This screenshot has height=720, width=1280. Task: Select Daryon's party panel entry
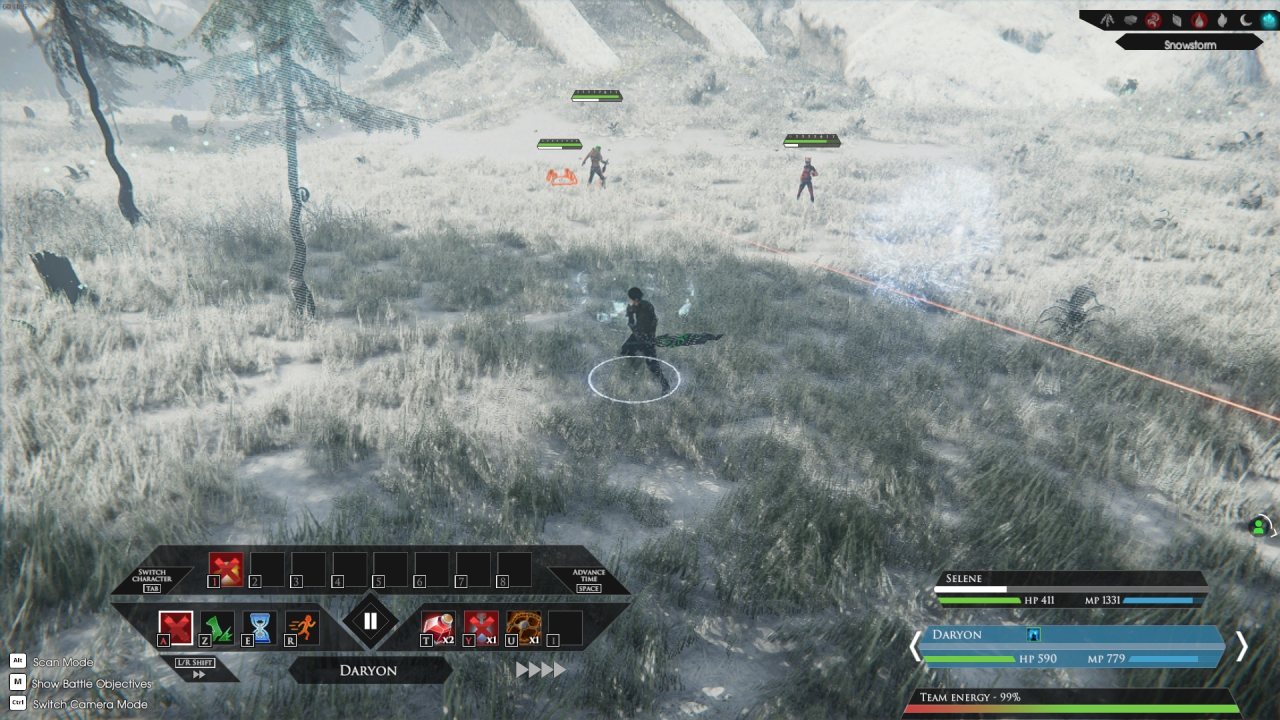[1070, 646]
